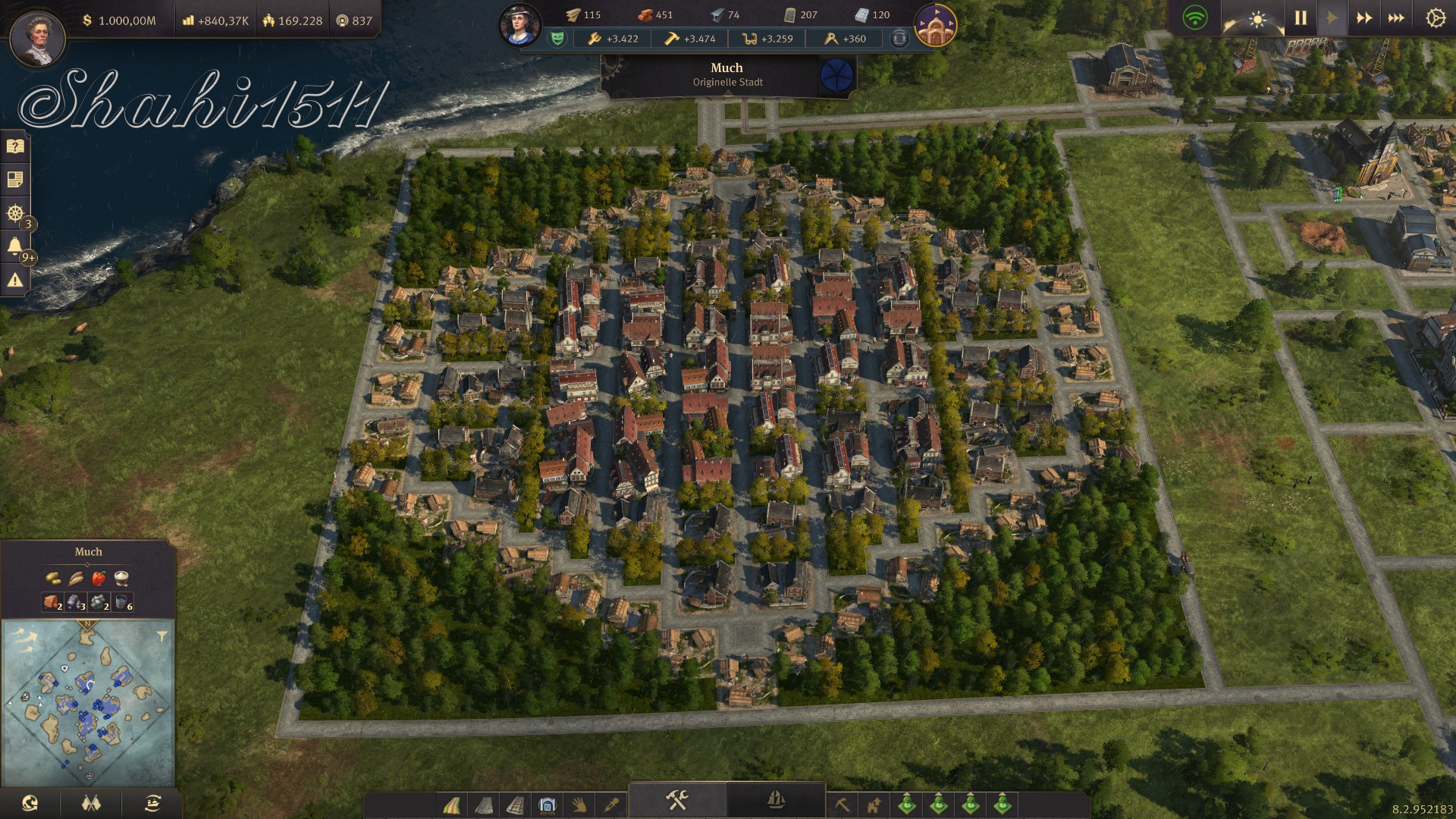
Task: Show notifications from the bell icon
Action: point(15,246)
